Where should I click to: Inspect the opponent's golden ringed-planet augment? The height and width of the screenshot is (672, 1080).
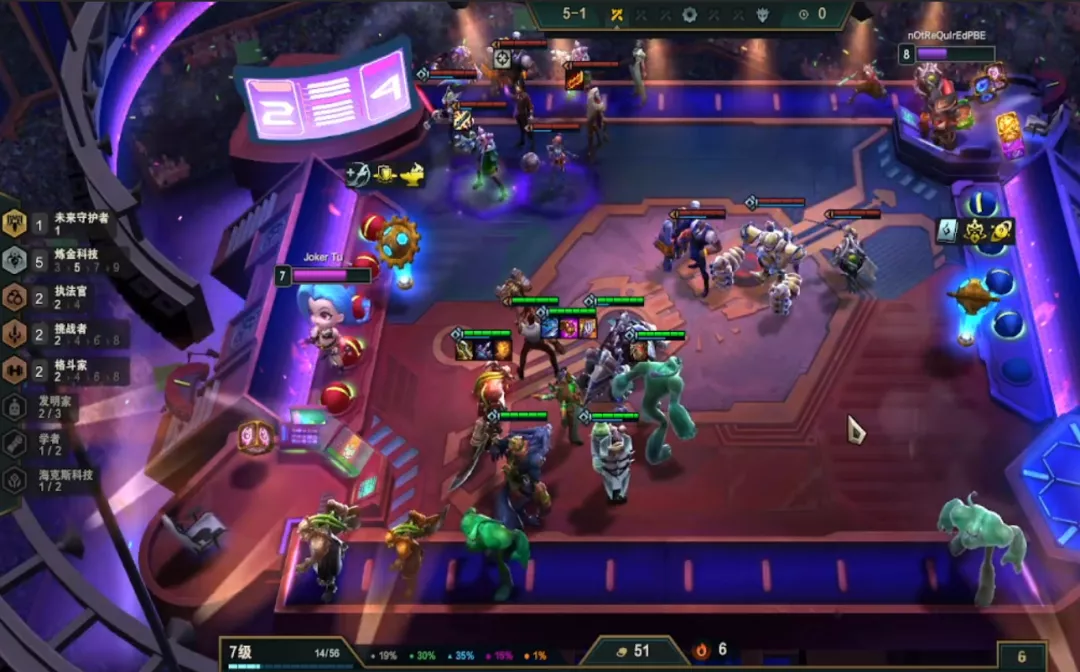click(x=1002, y=231)
